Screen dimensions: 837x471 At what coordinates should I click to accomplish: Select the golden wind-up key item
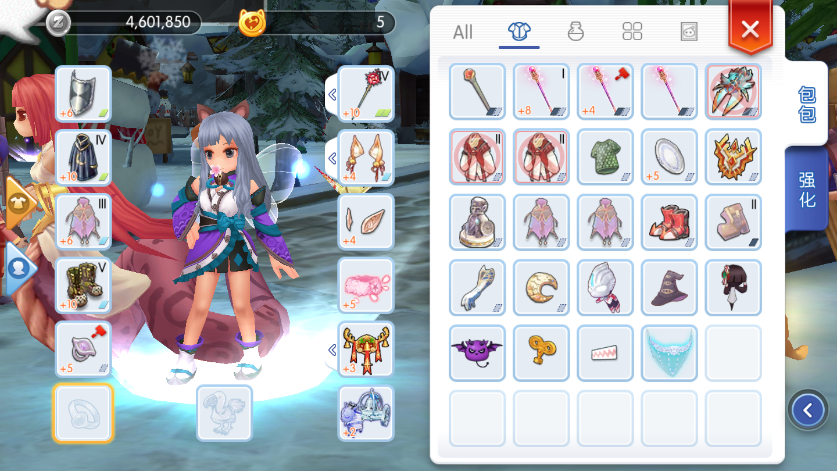pos(541,352)
